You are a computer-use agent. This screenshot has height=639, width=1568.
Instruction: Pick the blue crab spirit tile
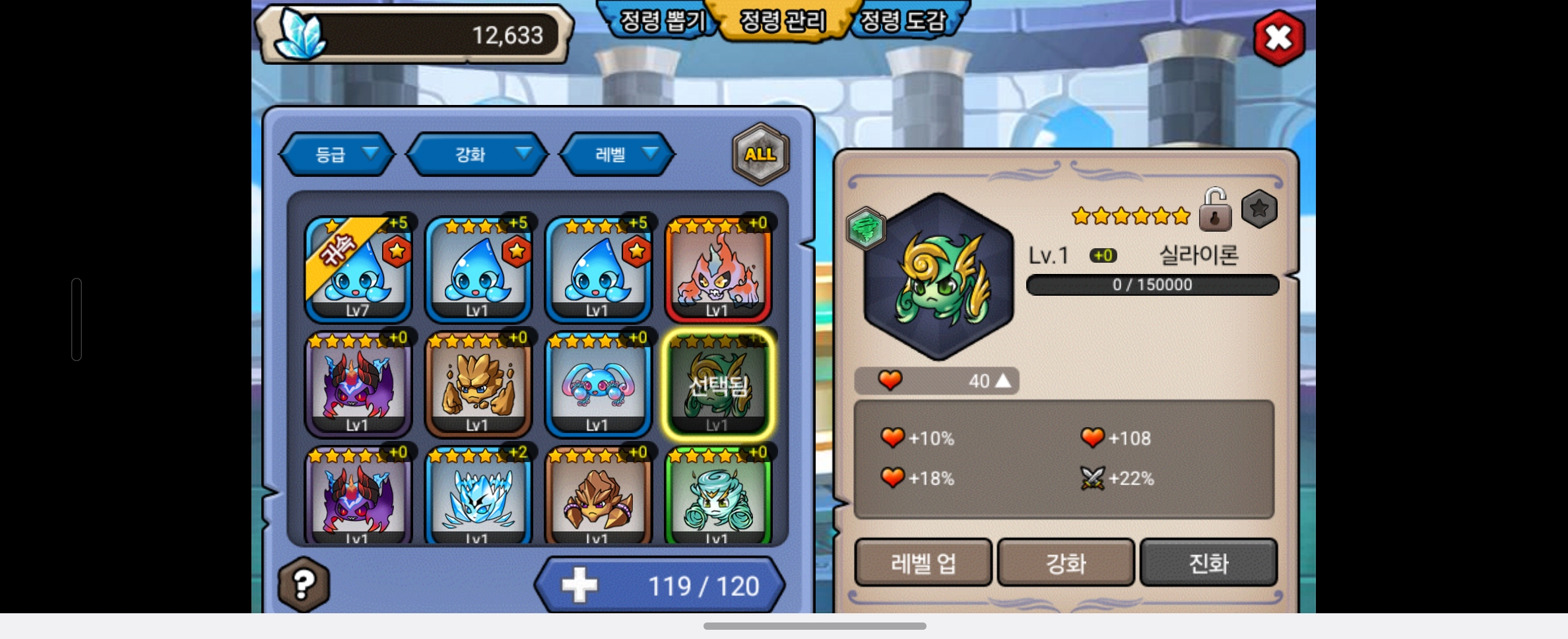[598, 384]
